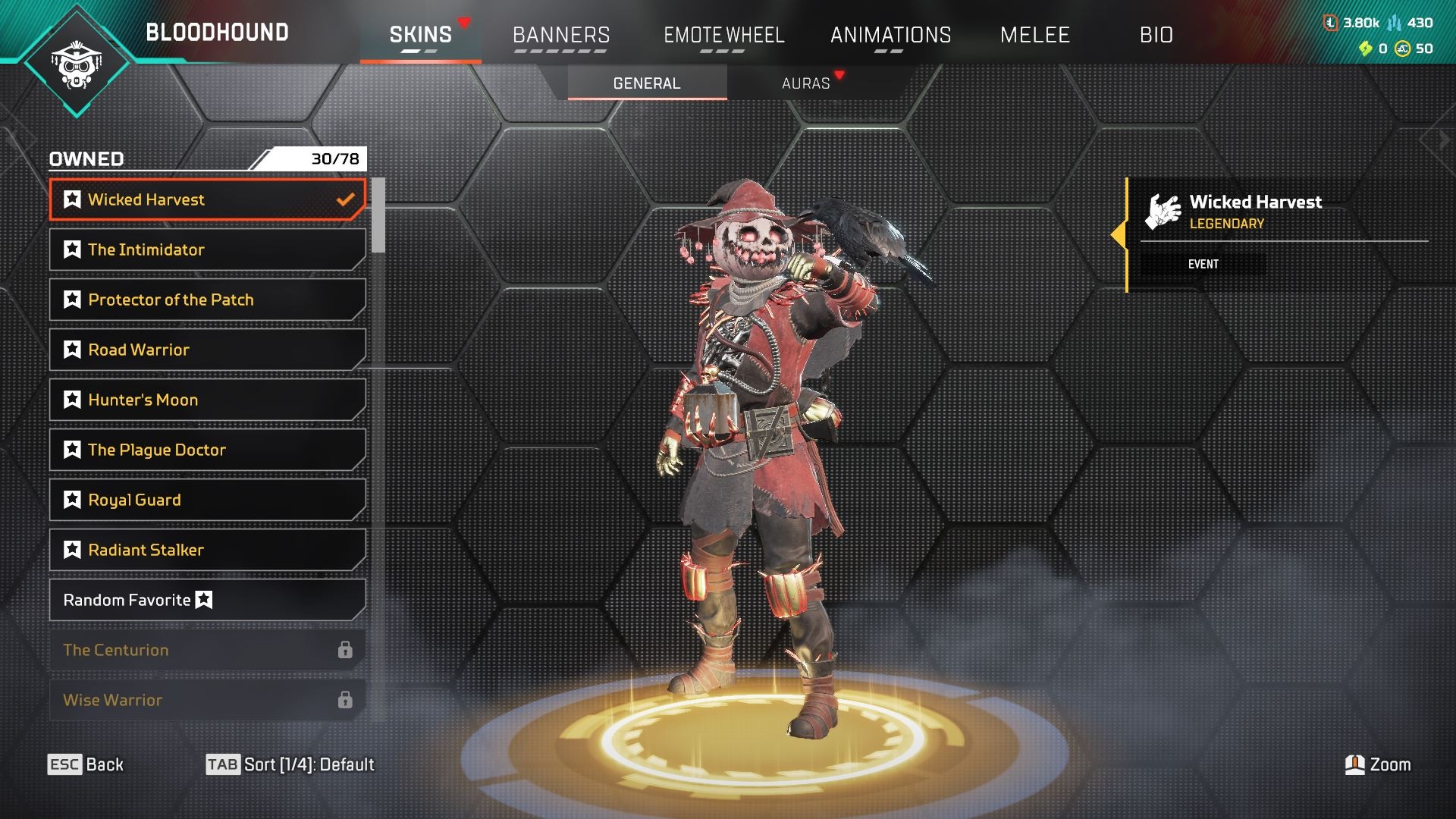View the locked Centurion skin

(207, 650)
